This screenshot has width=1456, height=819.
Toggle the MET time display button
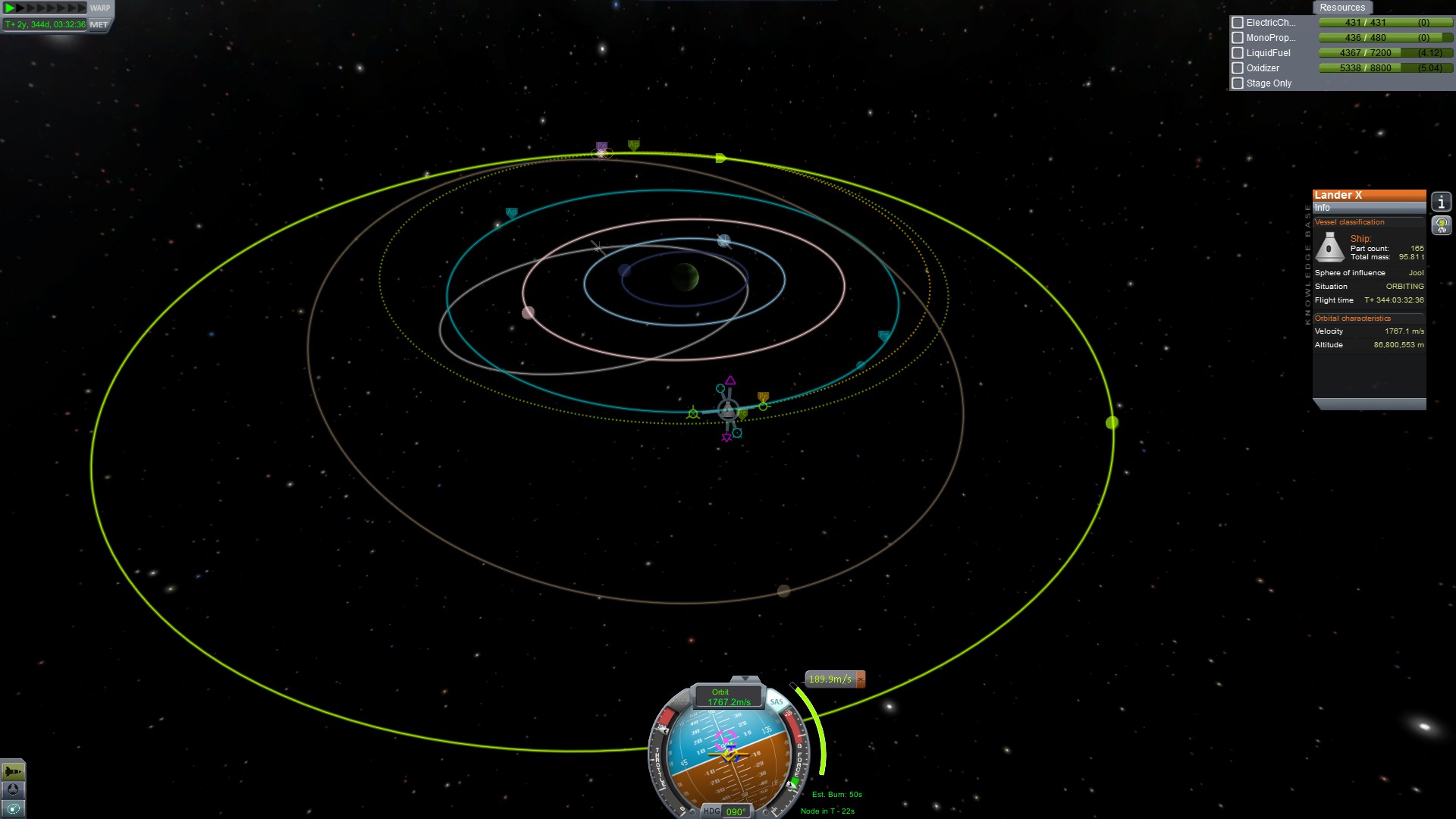pos(99,24)
